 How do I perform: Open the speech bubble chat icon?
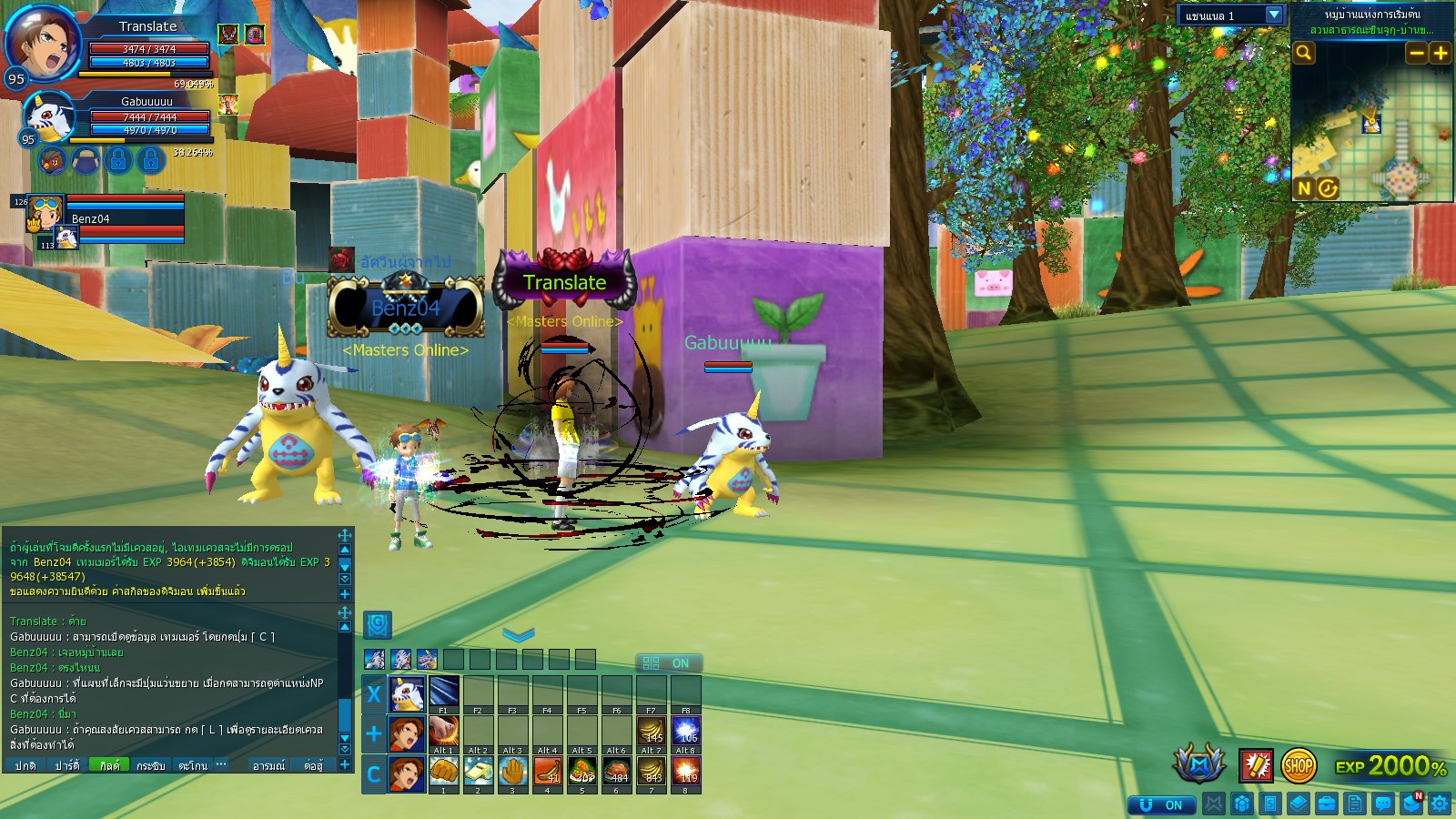coord(1383,804)
